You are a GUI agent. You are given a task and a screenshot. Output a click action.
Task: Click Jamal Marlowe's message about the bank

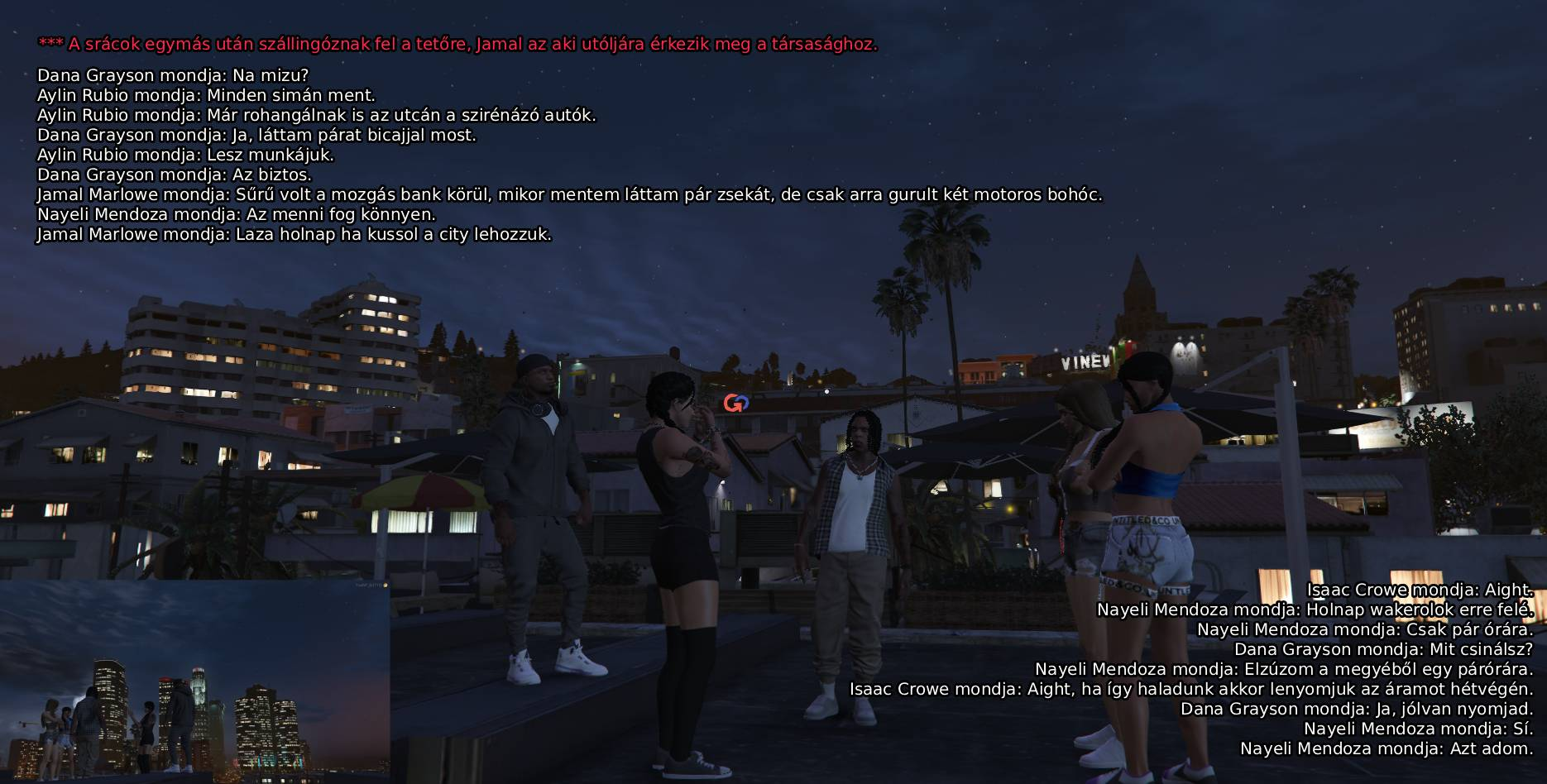(x=571, y=194)
